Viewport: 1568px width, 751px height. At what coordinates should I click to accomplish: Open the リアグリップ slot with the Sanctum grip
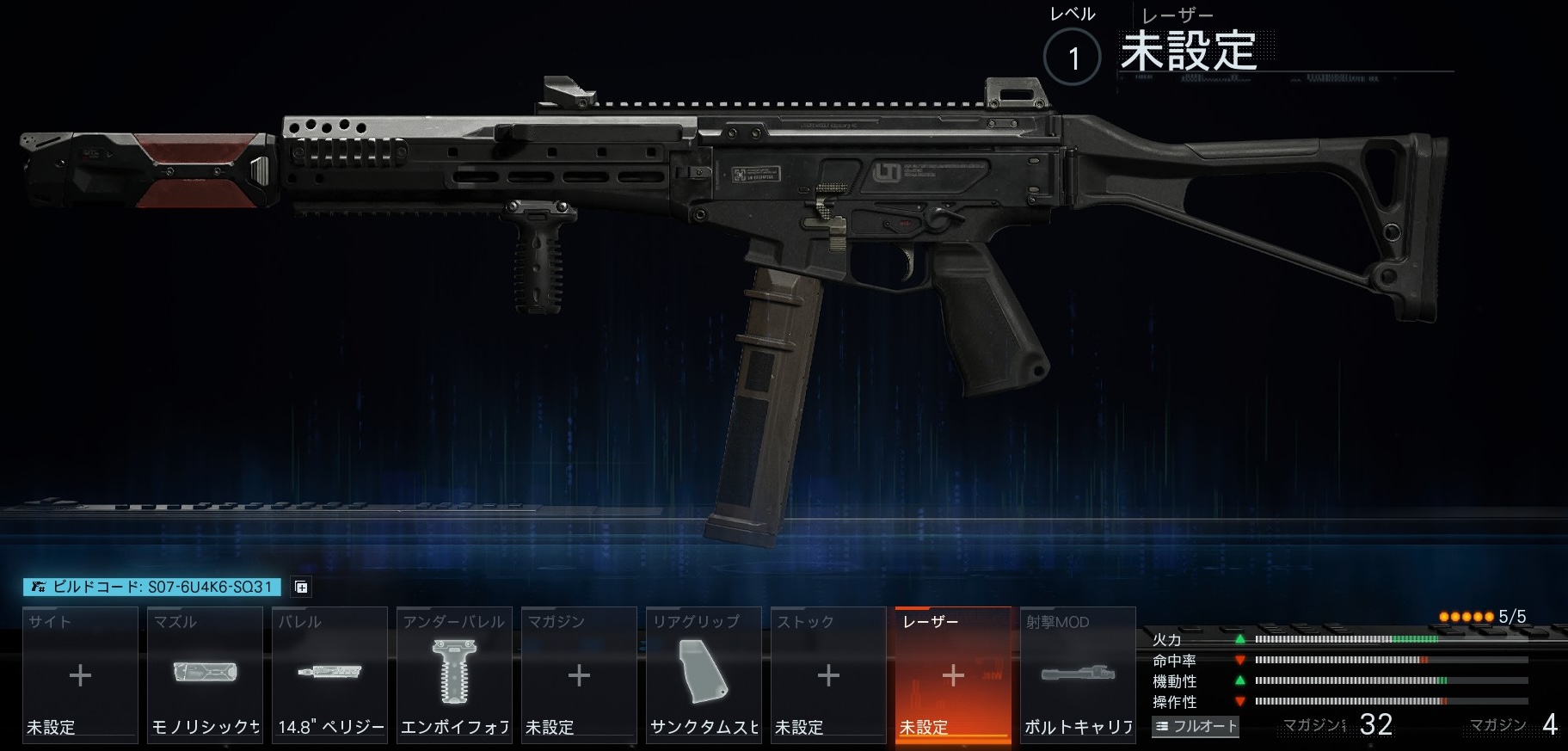tap(704, 675)
